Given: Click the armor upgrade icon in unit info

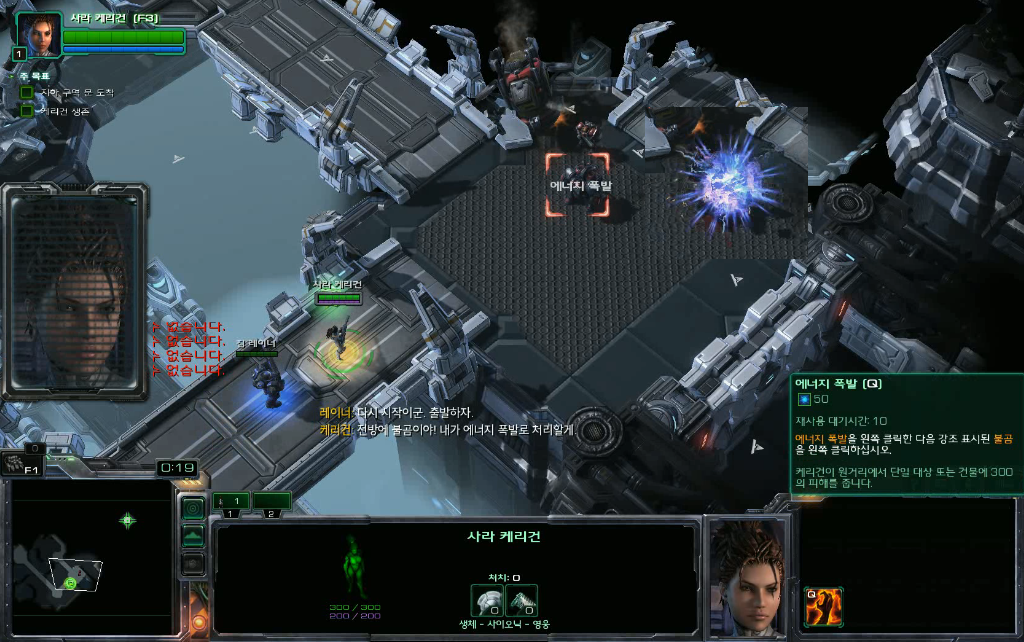Looking at the screenshot, I should tap(487, 600).
